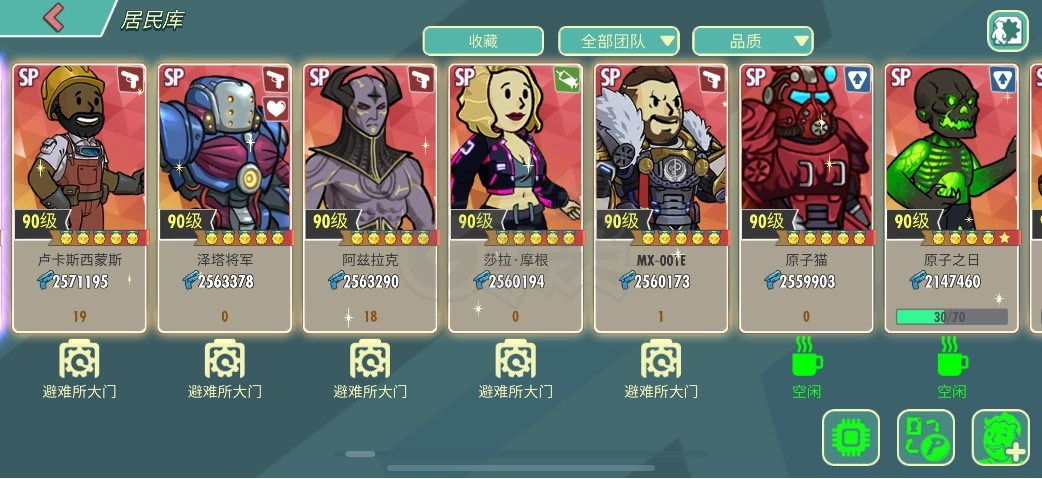Viewport: 1042px width, 479px height.
Task: Pick the 莎拉·摩根 dweller card
Action: coord(515,198)
